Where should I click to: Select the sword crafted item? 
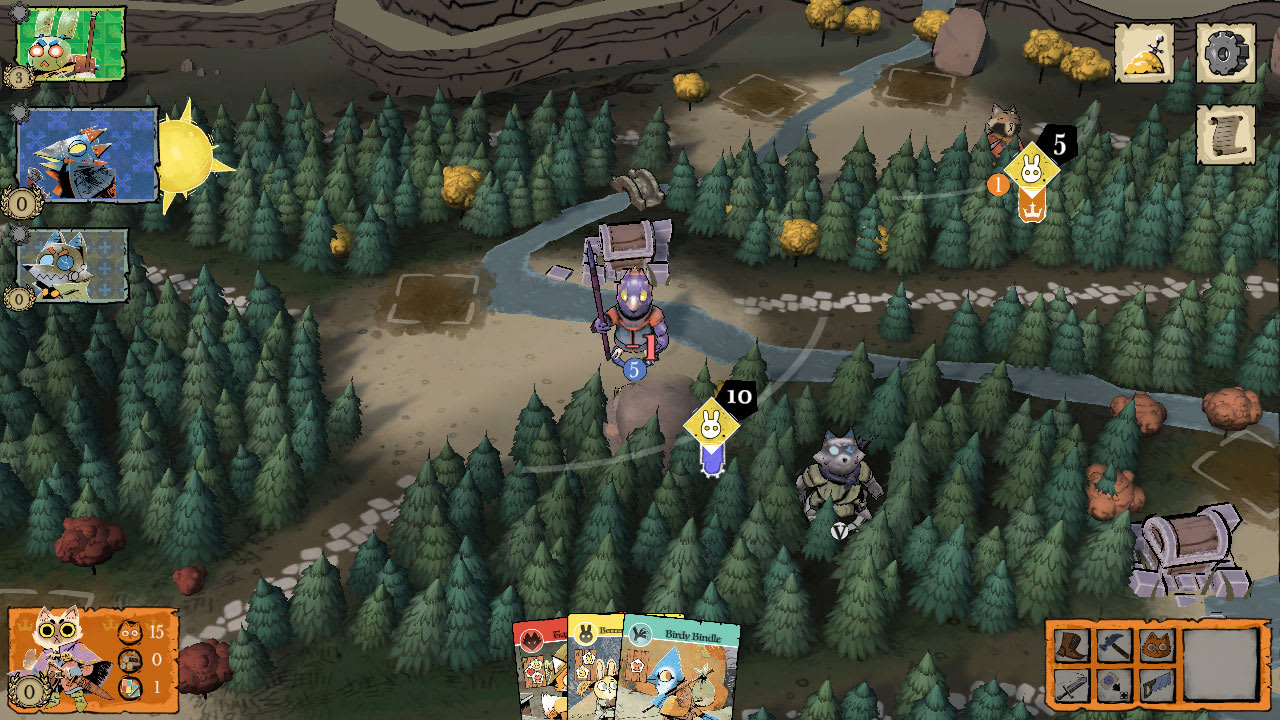[x=1072, y=688]
